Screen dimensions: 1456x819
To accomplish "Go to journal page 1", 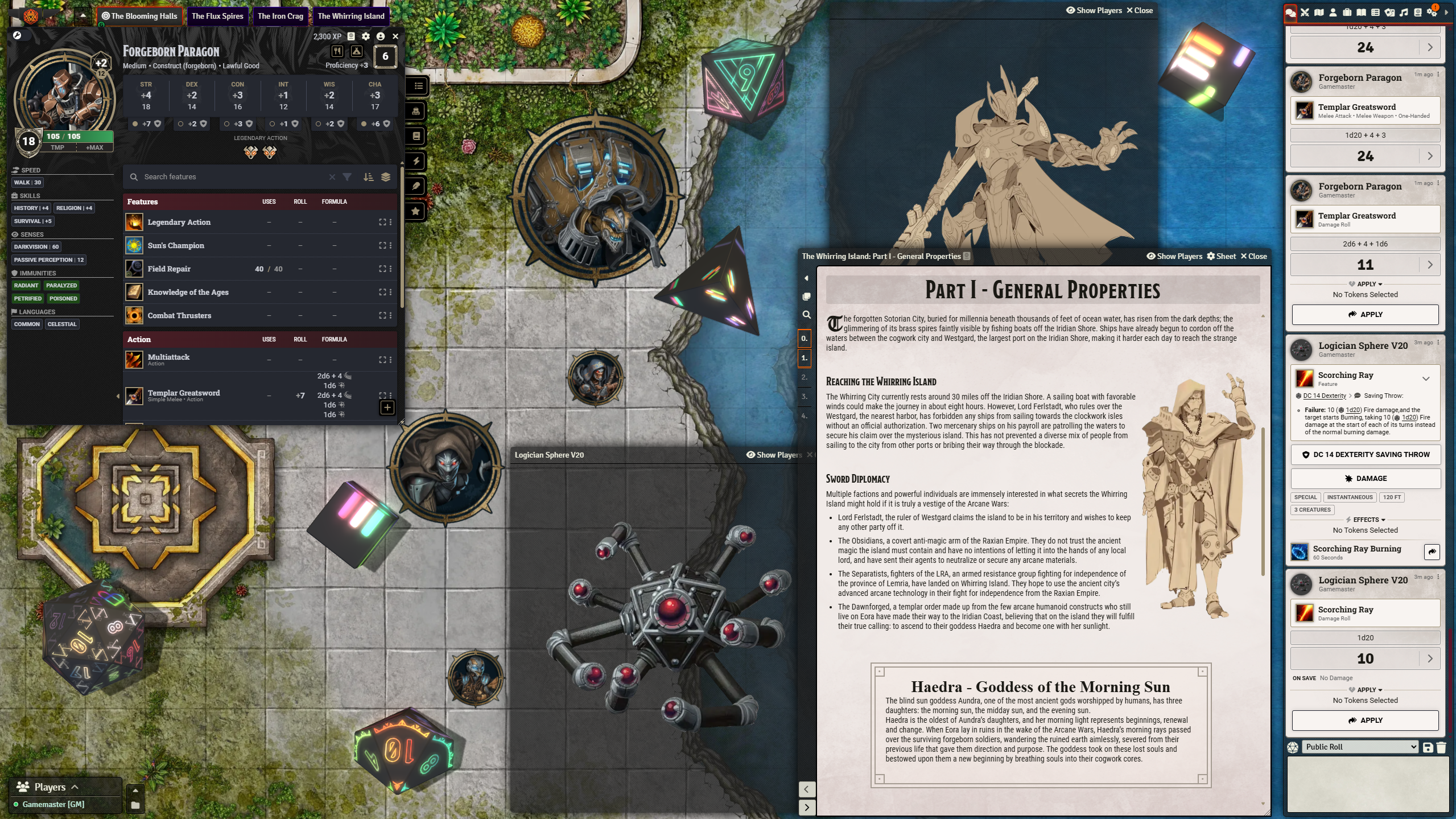I will (804, 358).
